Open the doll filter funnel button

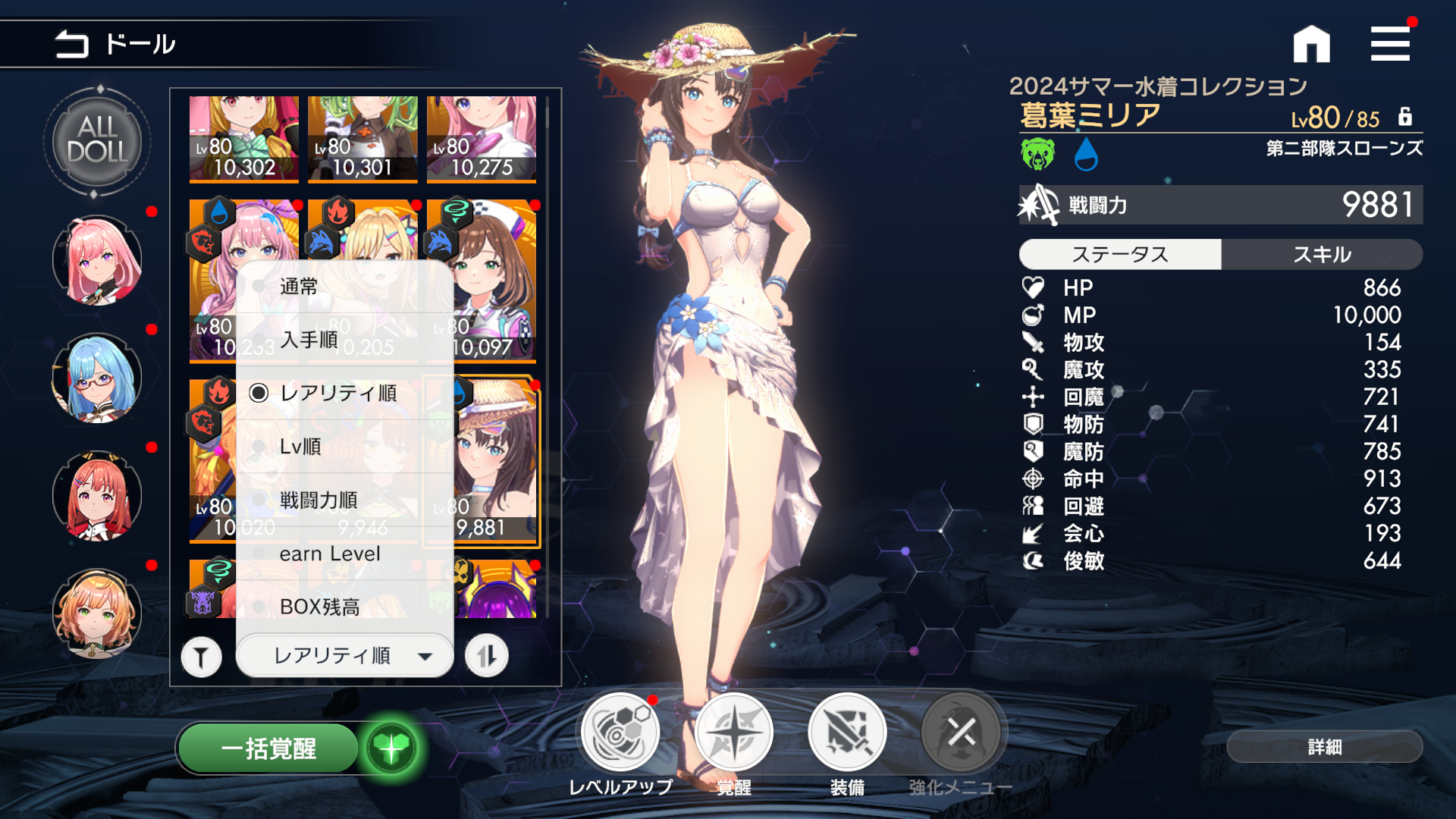(x=201, y=657)
